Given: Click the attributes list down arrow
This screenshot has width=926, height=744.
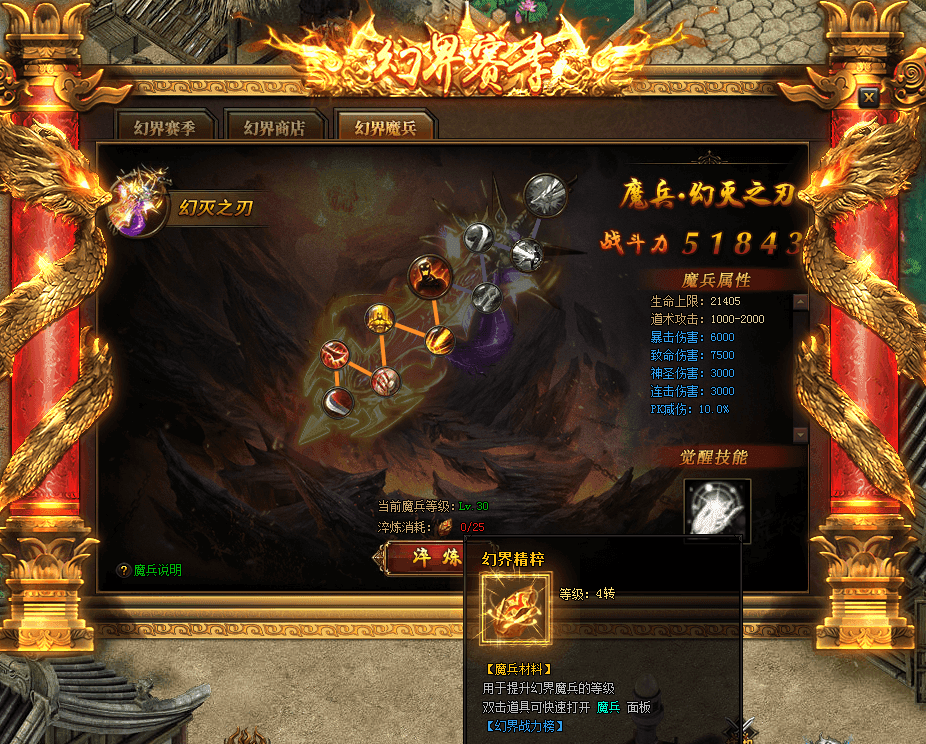Looking at the screenshot, I should coord(799,434).
